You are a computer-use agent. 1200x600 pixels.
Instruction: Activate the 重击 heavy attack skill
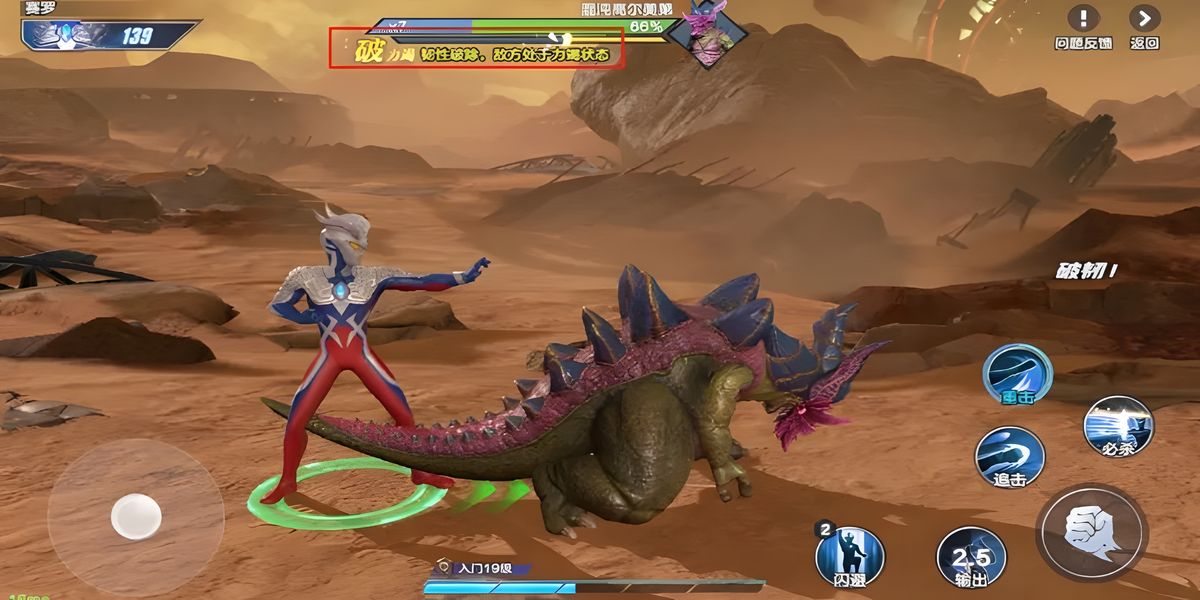tap(1017, 375)
